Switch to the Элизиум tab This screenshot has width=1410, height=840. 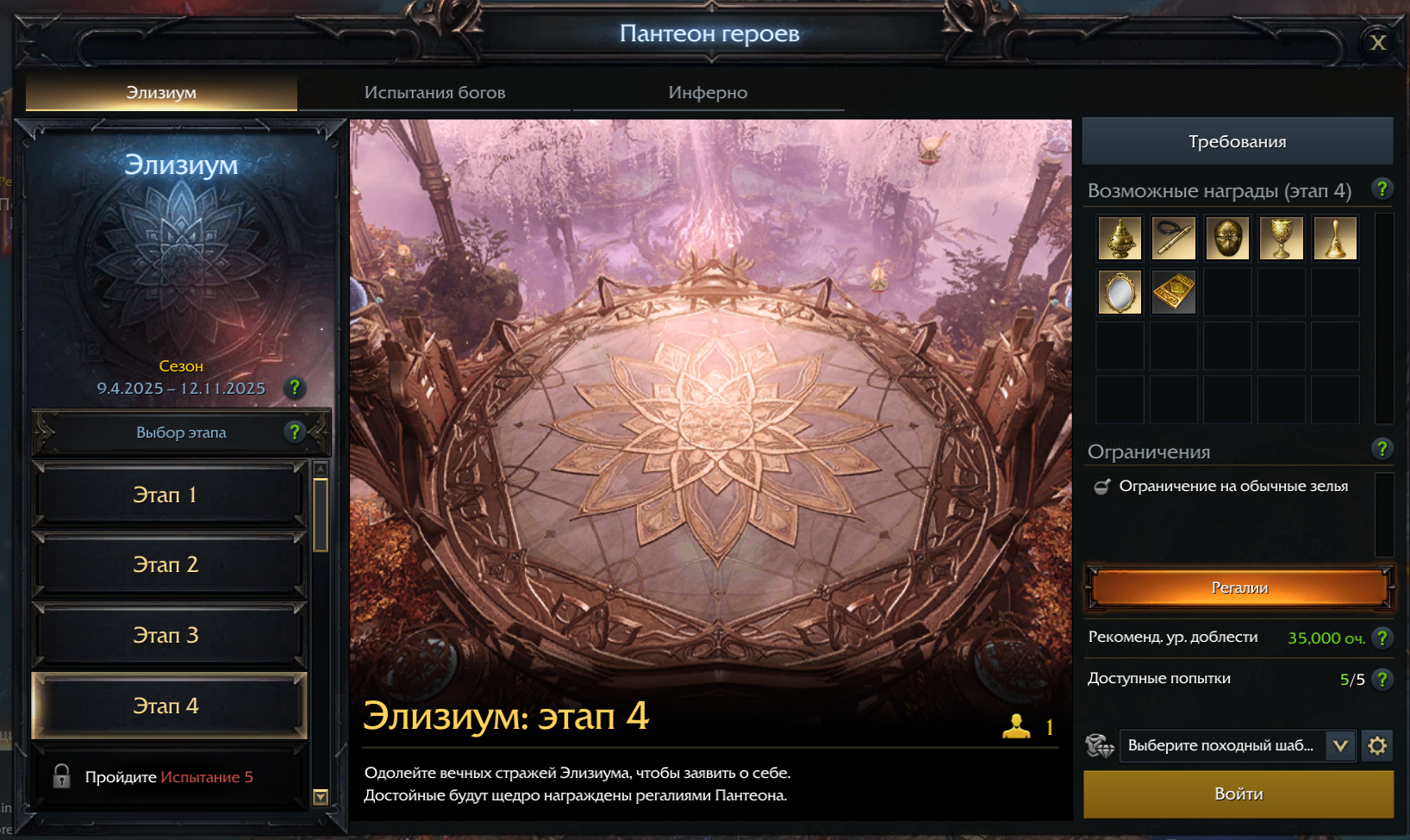(x=161, y=90)
